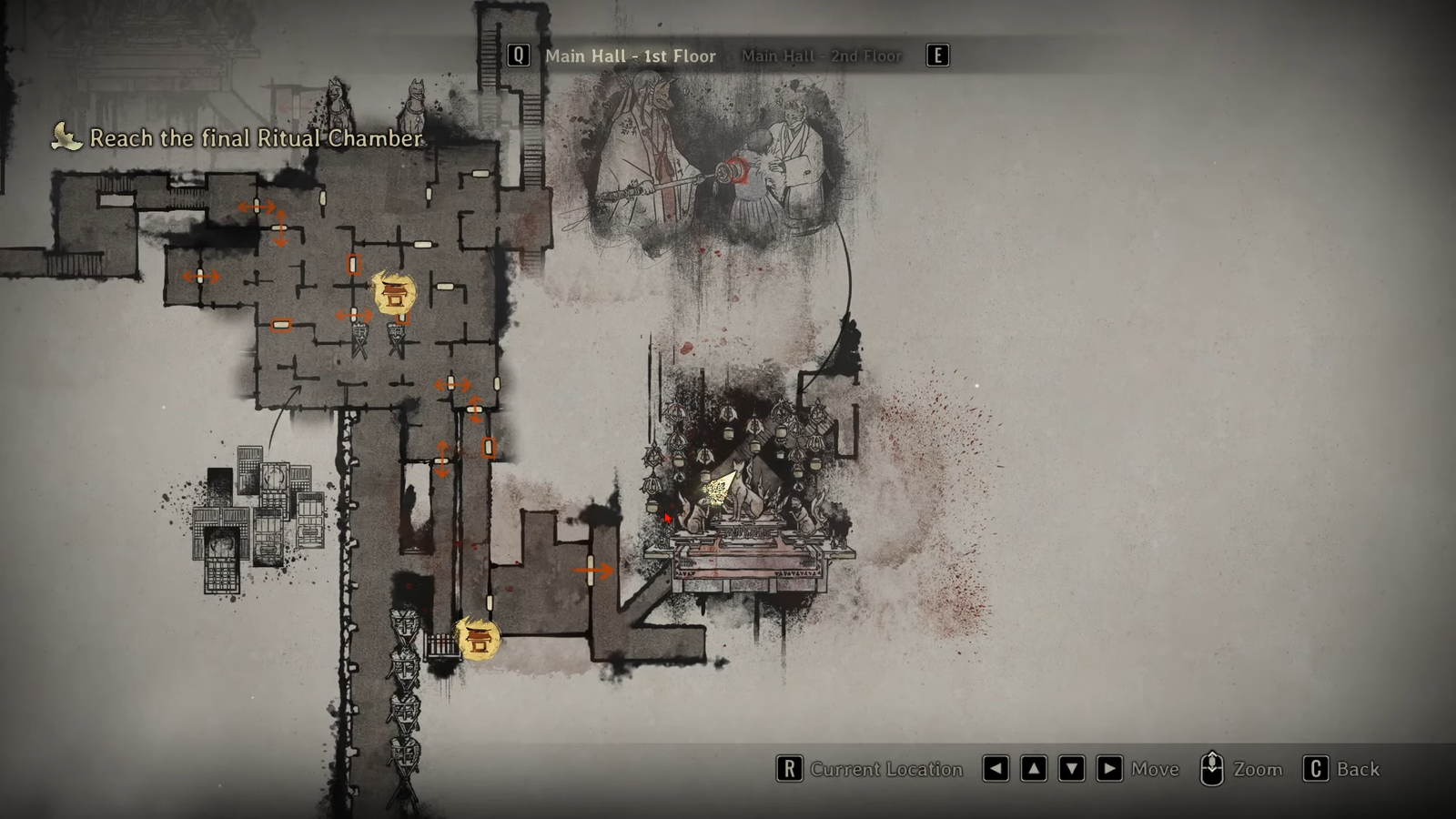Click the red marker dot left of the altar
The image size is (1456, 819).
[x=666, y=517]
